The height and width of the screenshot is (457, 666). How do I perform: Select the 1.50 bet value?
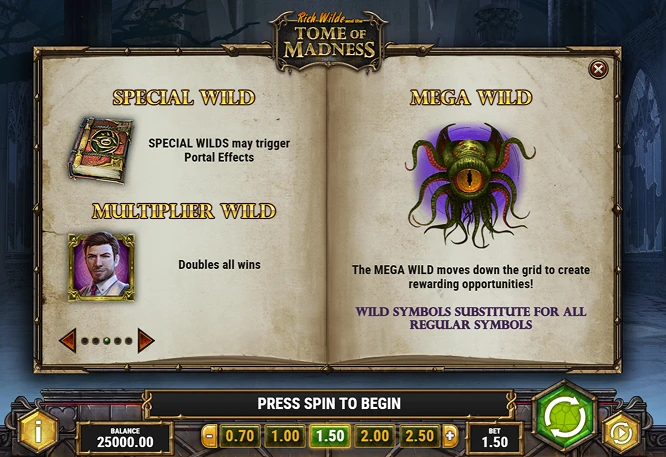329,436
